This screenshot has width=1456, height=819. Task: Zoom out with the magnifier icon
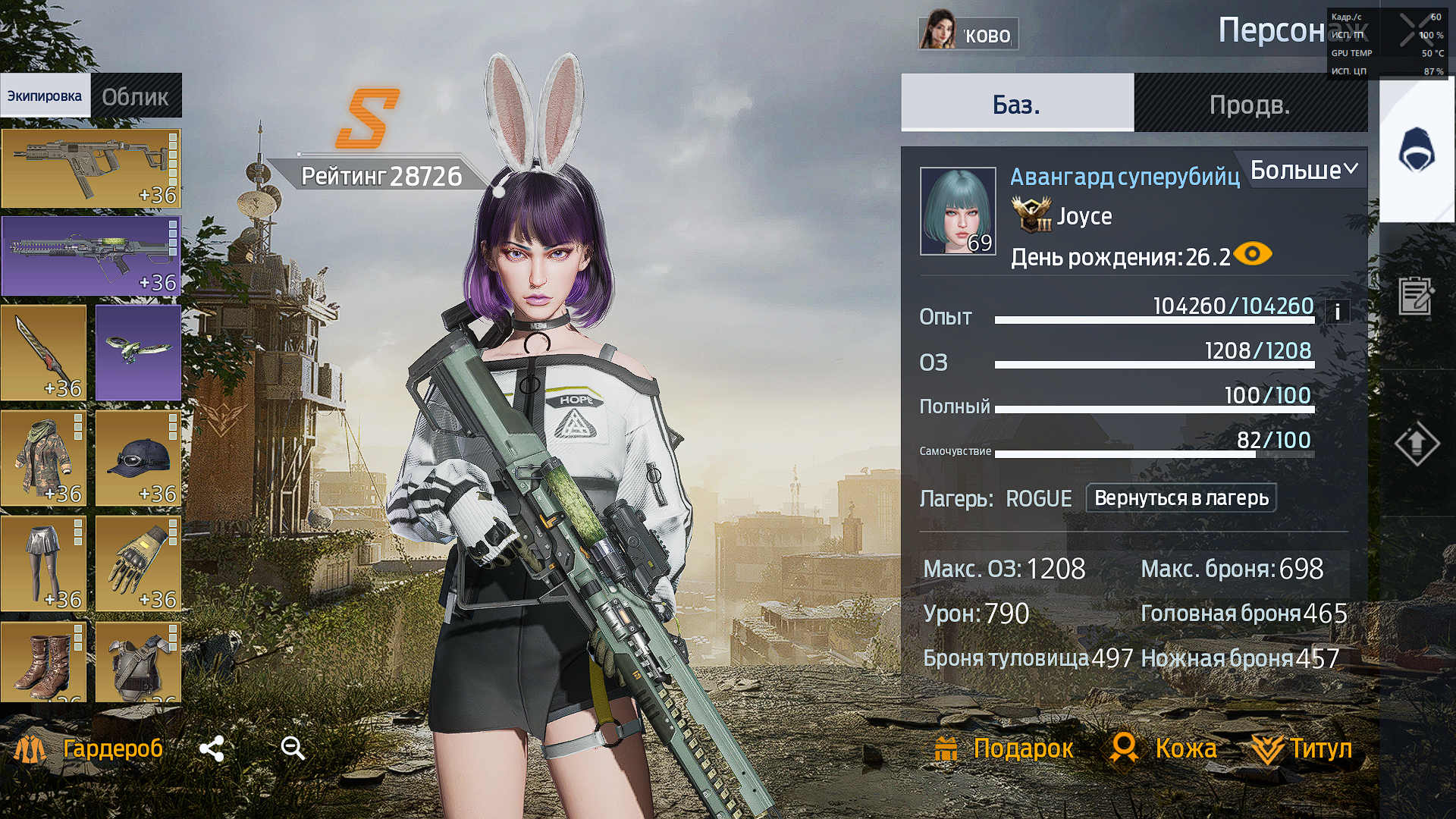[x=293, y=749]
